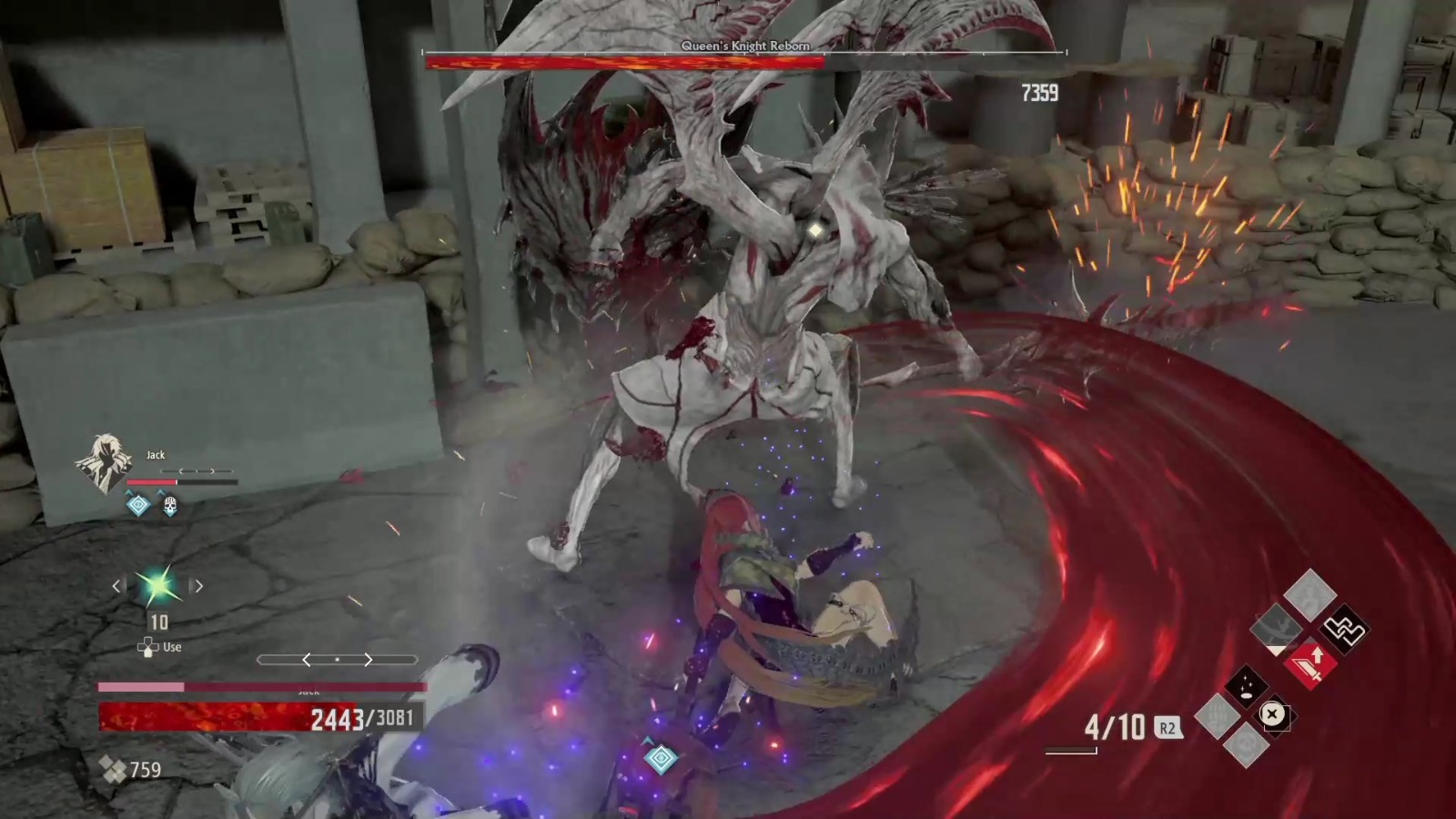Activate the black footwork gift icon

tap(1343, 629)
